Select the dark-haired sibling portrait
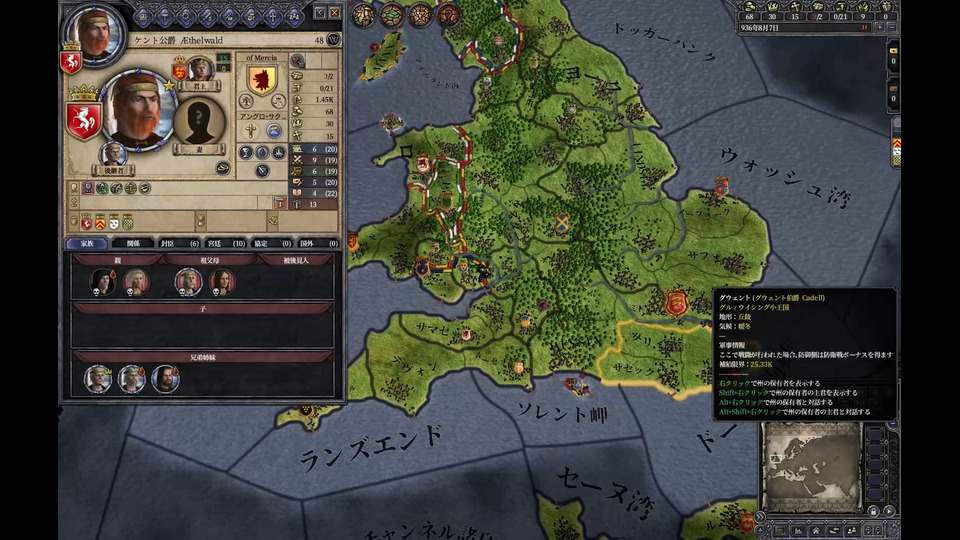The image size is (960, 540). click(x=165, y=378)
